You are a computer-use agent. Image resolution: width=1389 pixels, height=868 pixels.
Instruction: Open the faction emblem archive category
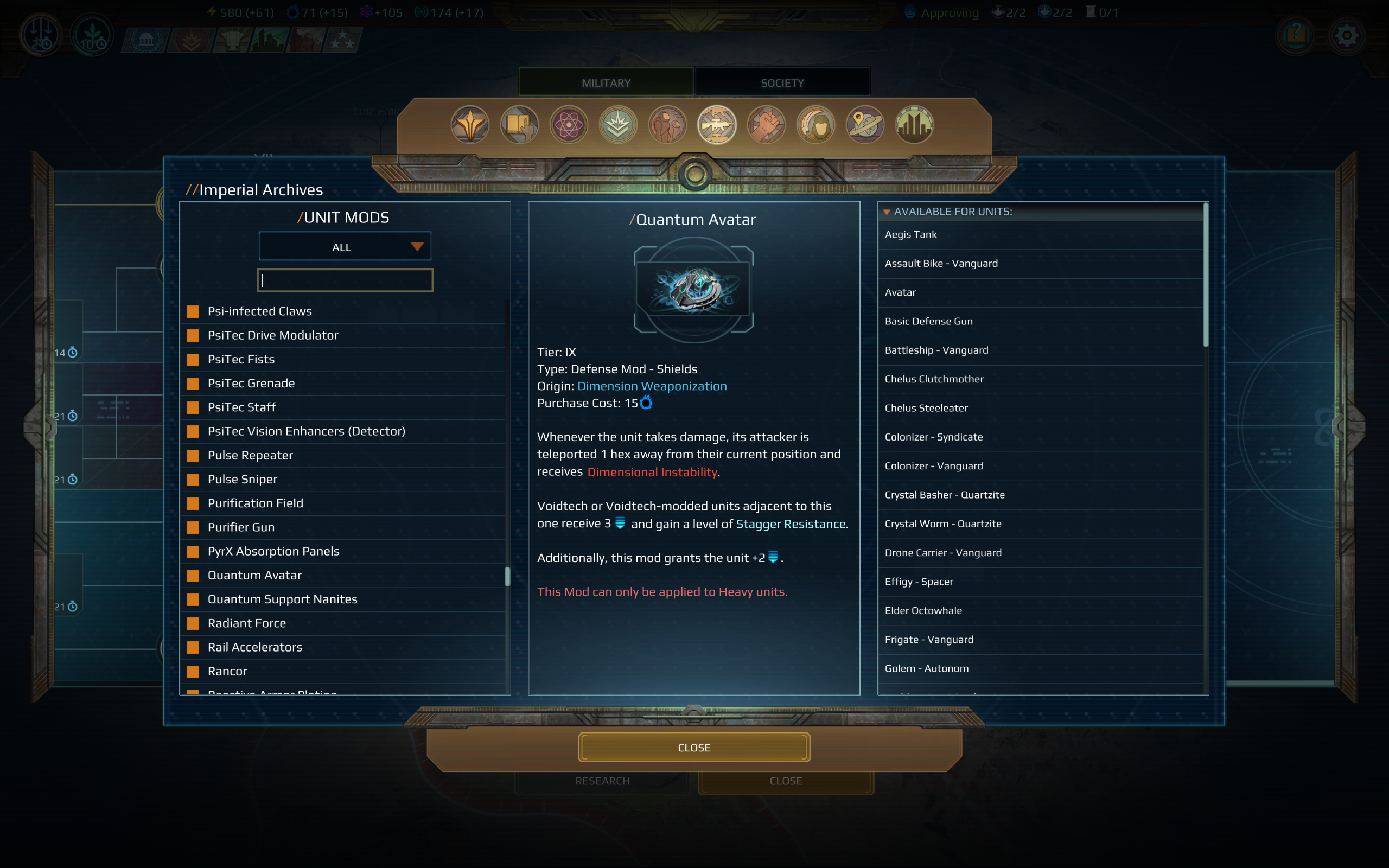pyautogui.click(x=469, y=125)
